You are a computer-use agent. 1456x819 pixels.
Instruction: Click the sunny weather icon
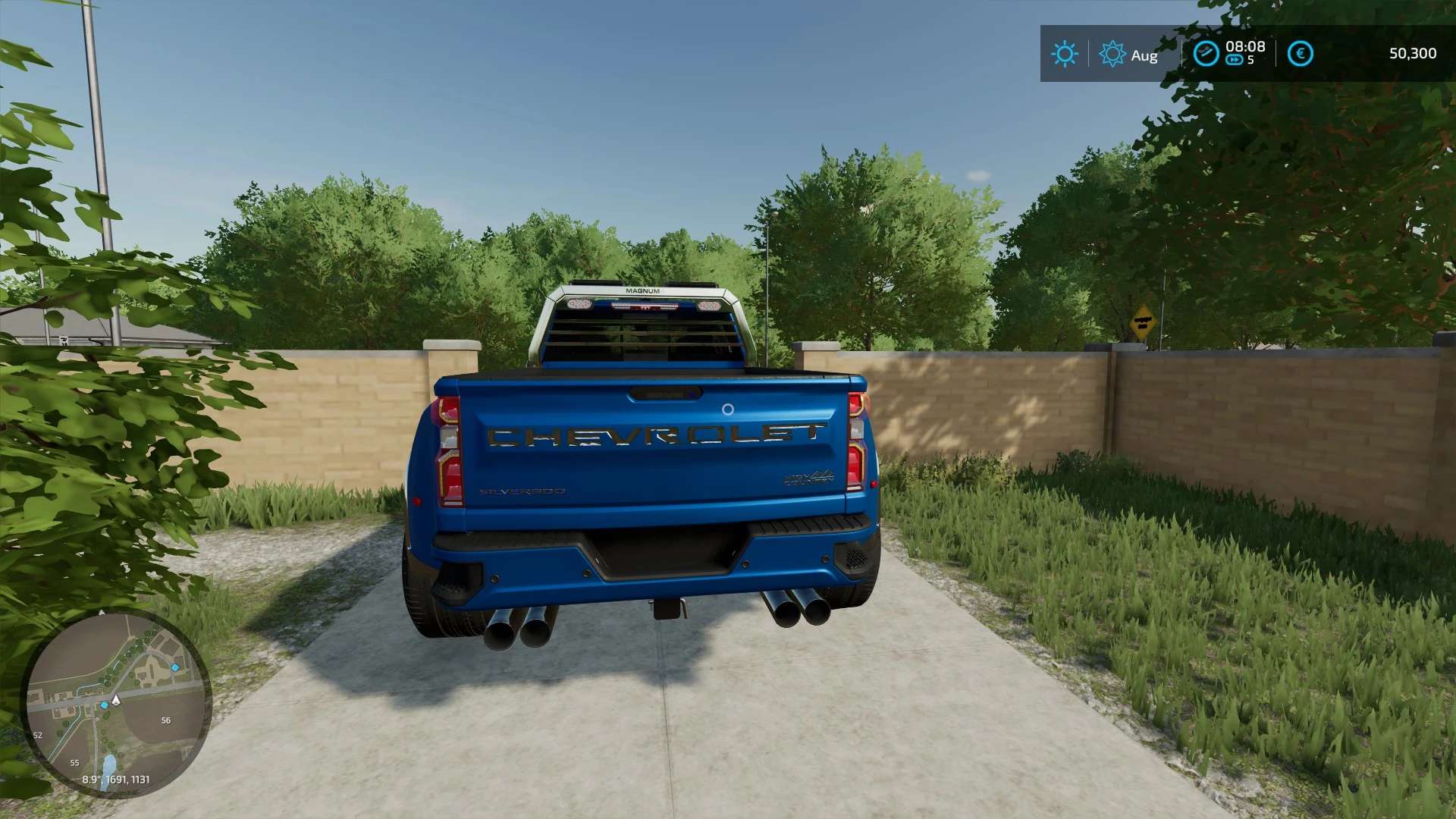(1064, 54)
